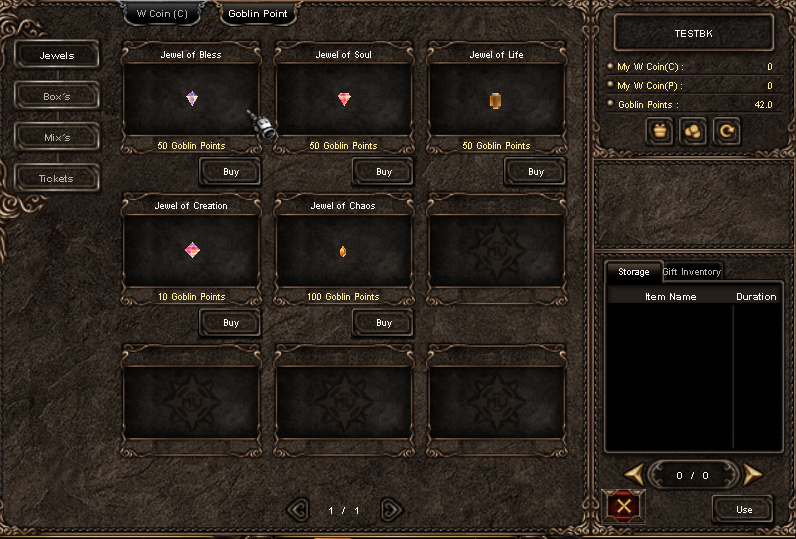Select the Storage tab
The width and height of the screenshot is (796, 539).
tap(633, 272)
